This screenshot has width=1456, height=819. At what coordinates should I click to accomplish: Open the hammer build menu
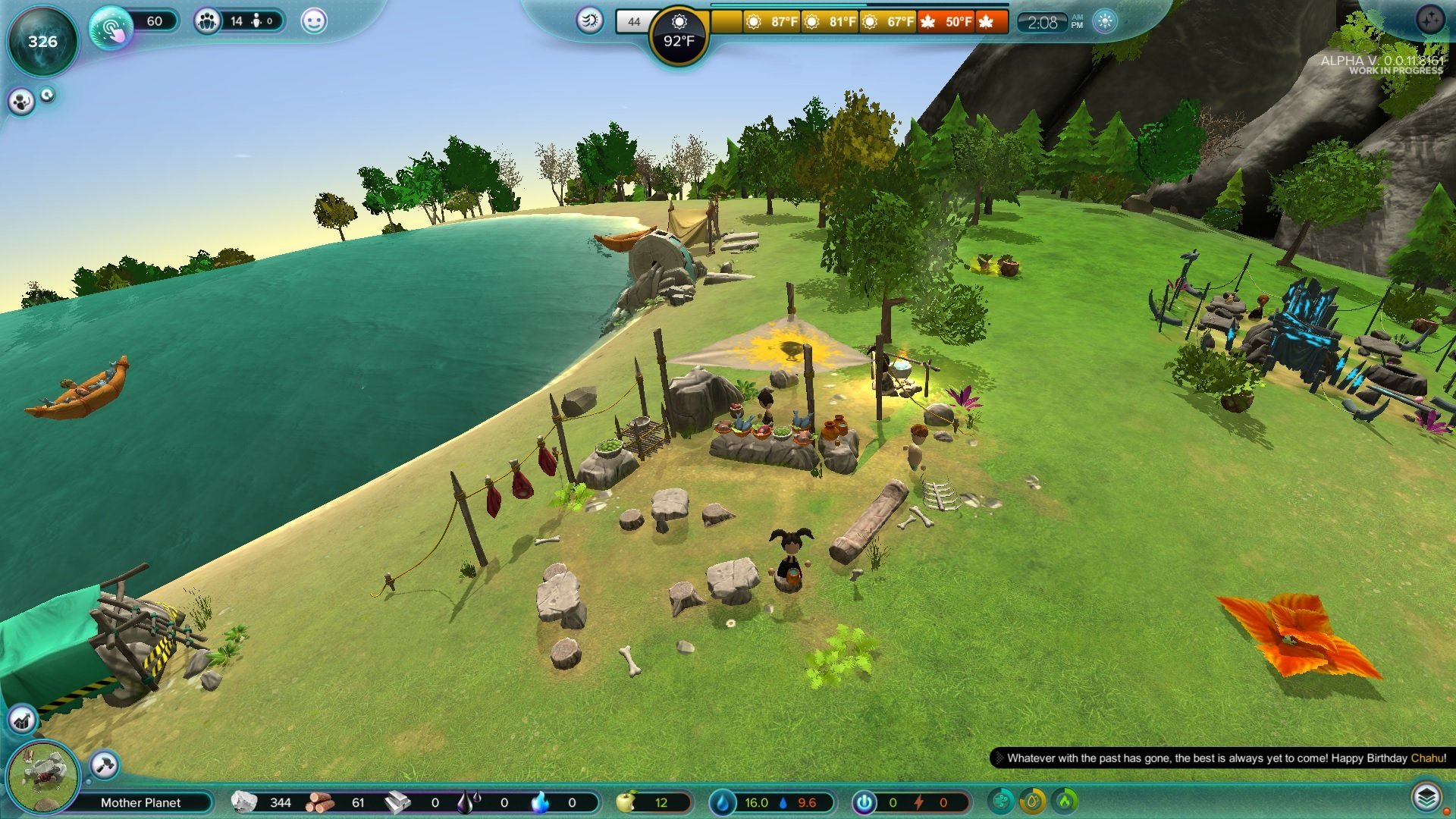tap(105, 764)
